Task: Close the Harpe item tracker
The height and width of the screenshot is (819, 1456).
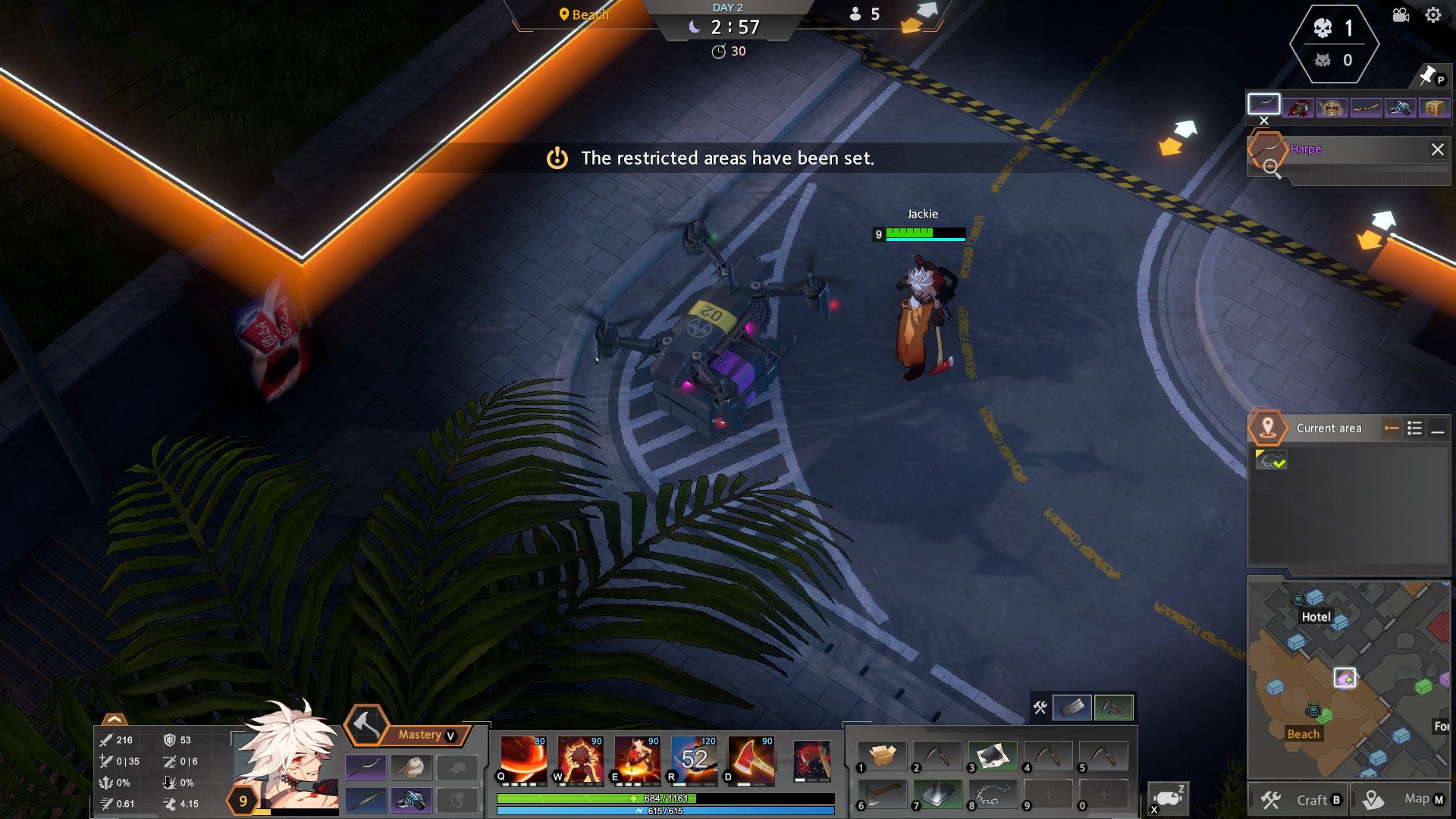Action: 1437,149
